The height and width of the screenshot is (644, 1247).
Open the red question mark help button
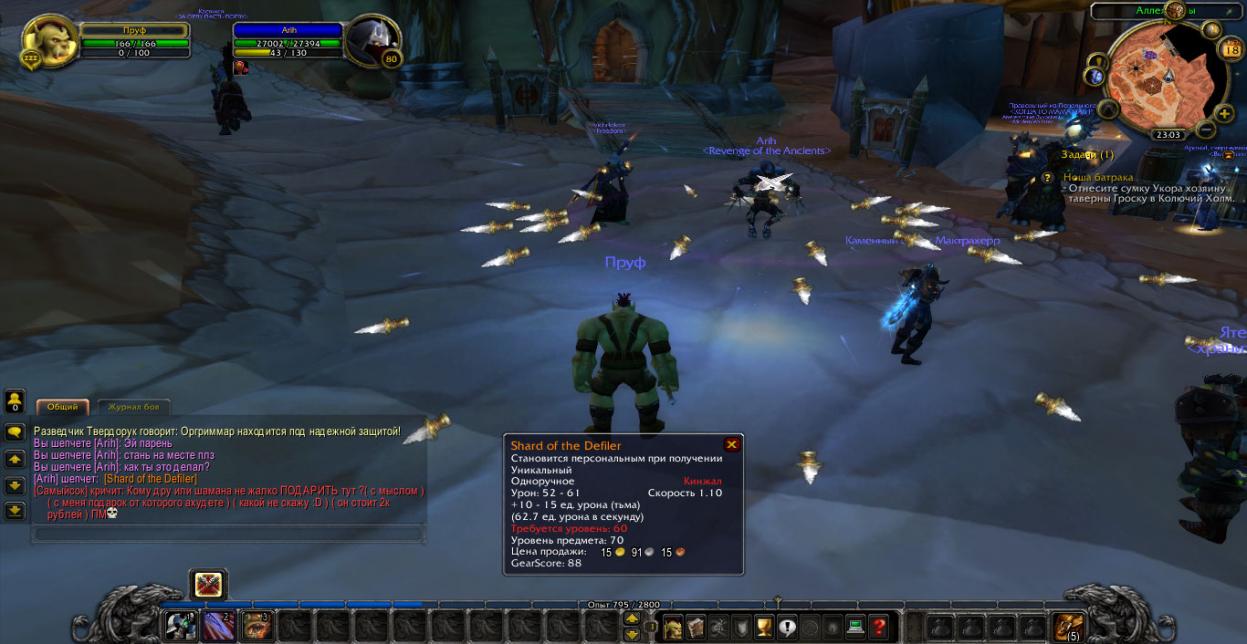point(878,627)
